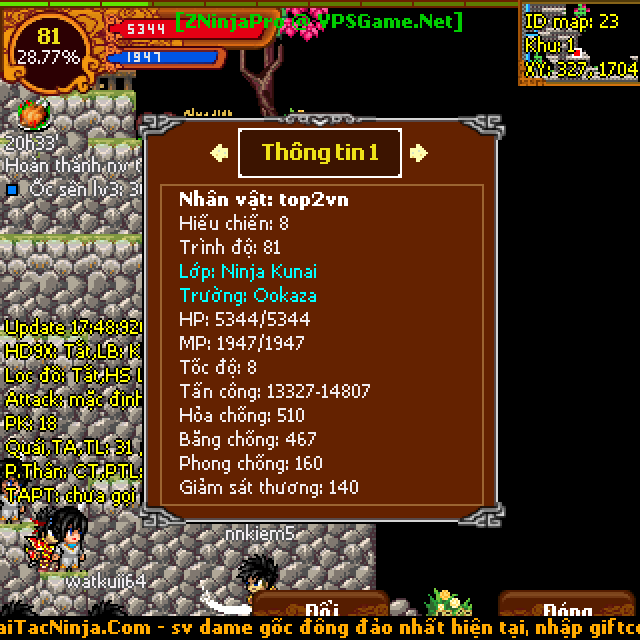Go to next info page with right arrow
This screenshot has height=640, width=640.
pos(420,153)
